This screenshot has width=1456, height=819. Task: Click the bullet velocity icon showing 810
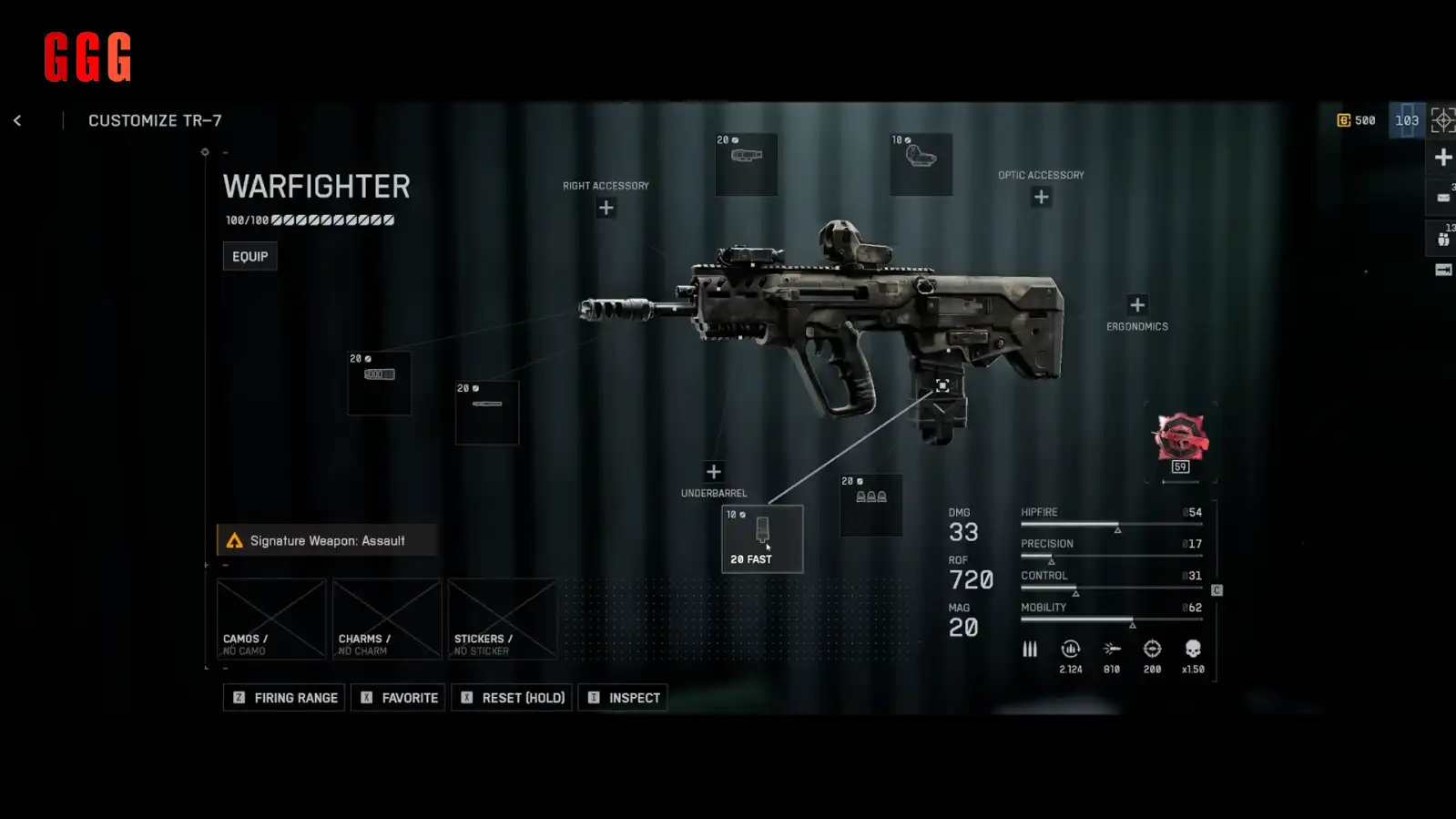(1110, 650)
